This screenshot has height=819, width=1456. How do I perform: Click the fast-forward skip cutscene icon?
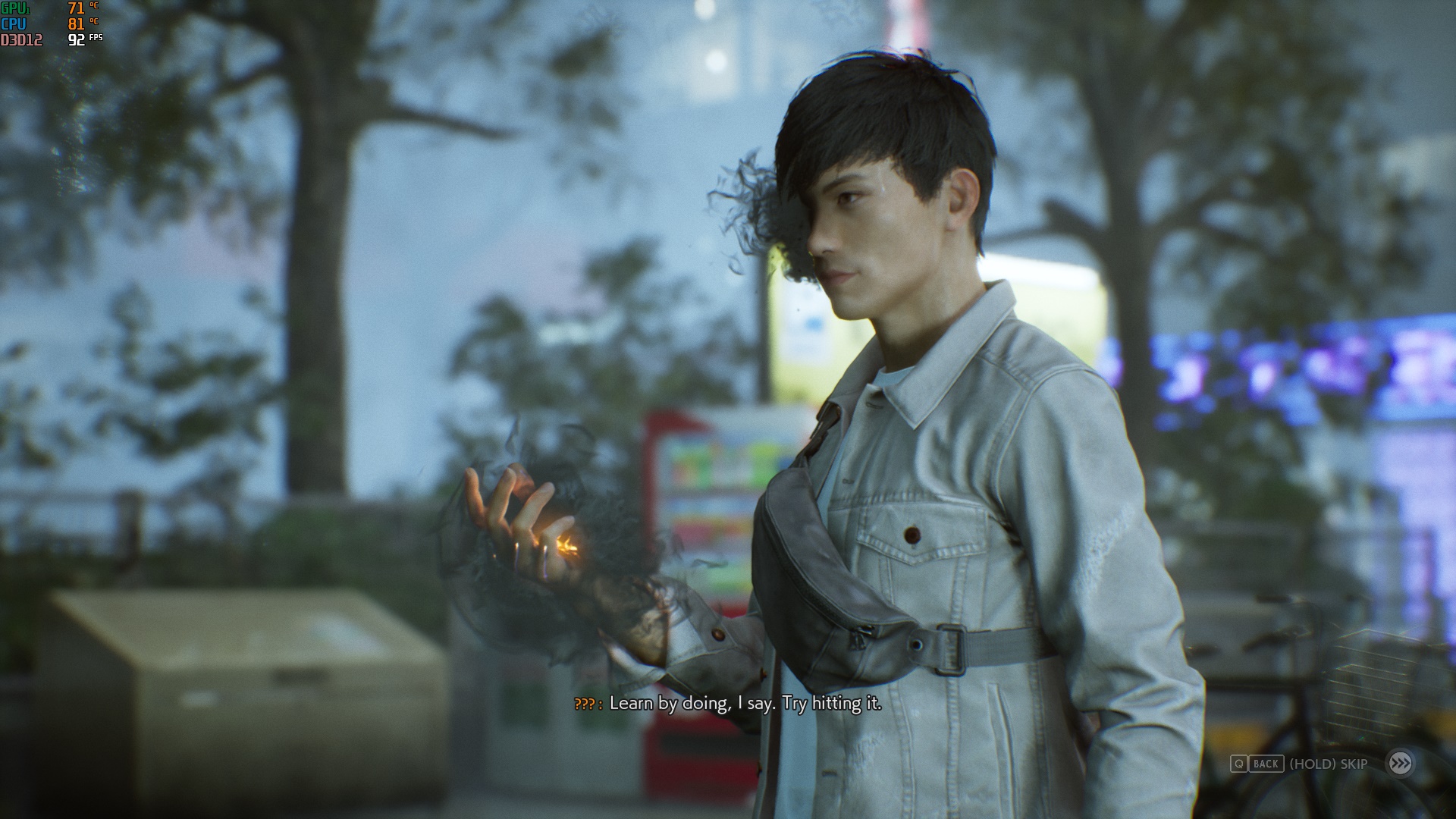coord(1400,763)
